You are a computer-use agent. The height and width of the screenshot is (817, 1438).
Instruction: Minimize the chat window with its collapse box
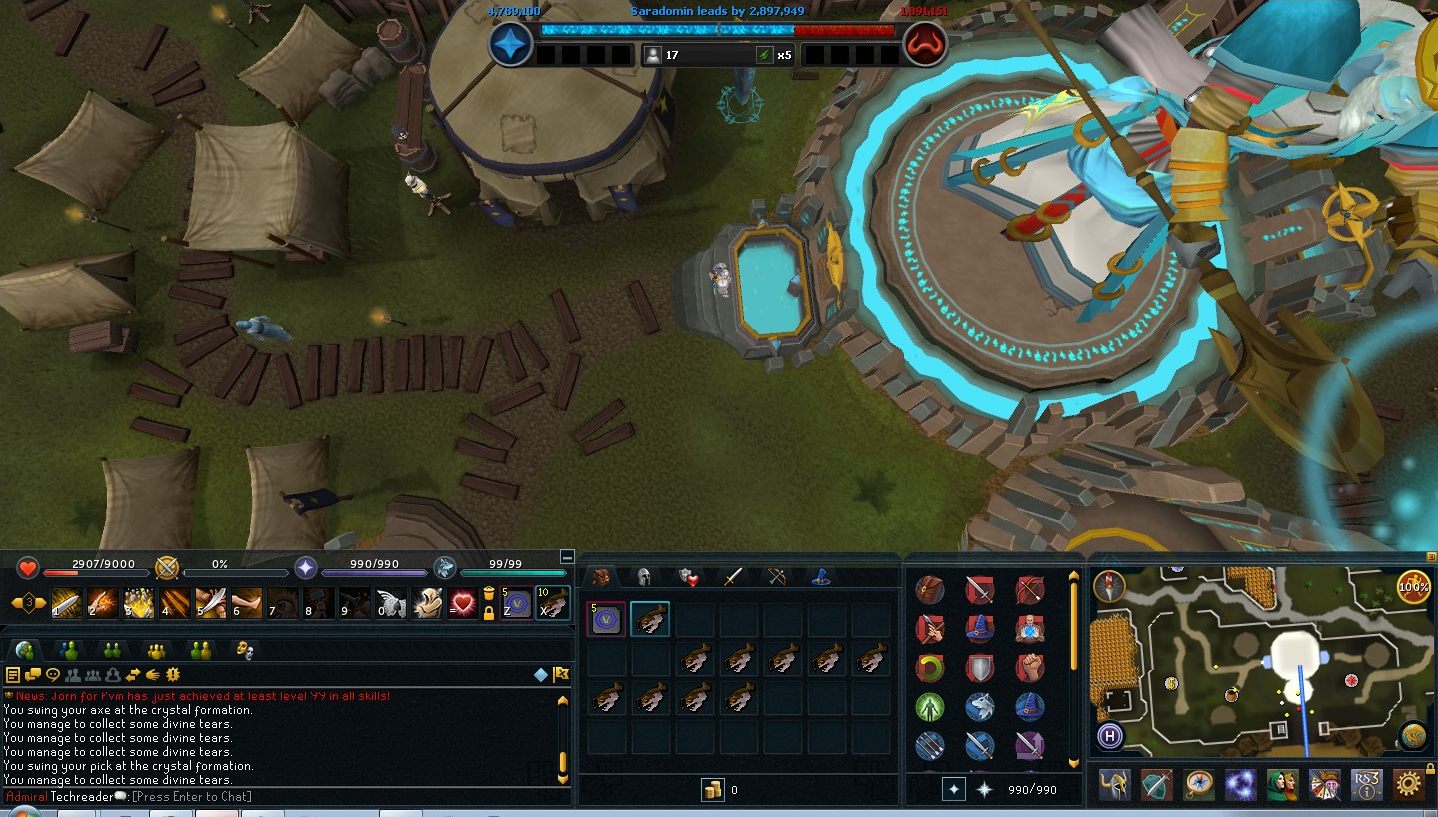tap(568, 557)
